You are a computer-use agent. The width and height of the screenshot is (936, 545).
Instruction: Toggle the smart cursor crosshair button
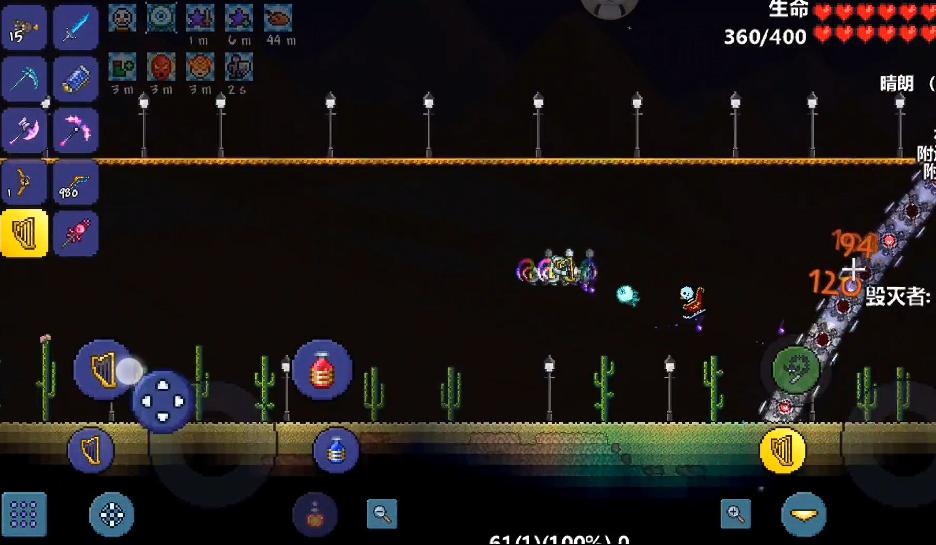point(111,515)
